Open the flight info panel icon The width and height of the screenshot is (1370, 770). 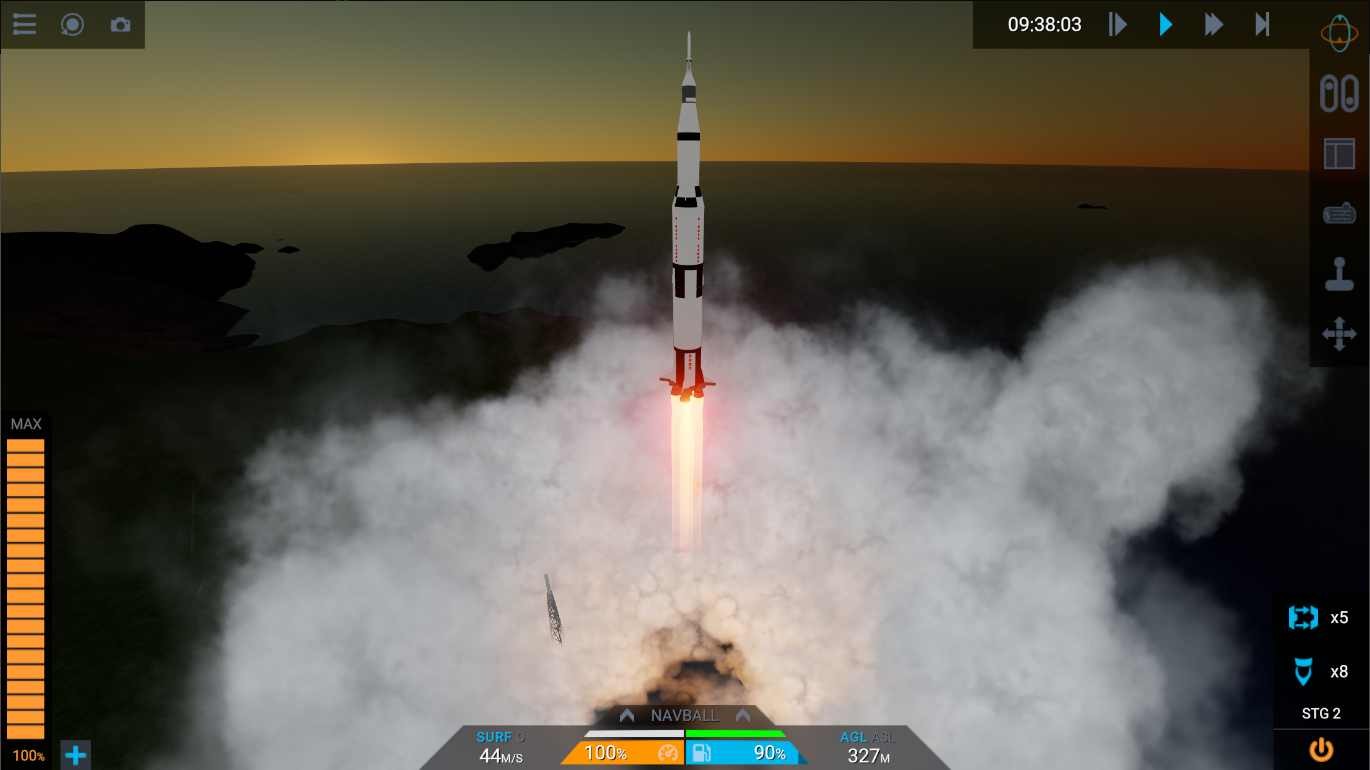coord(1340,153)
